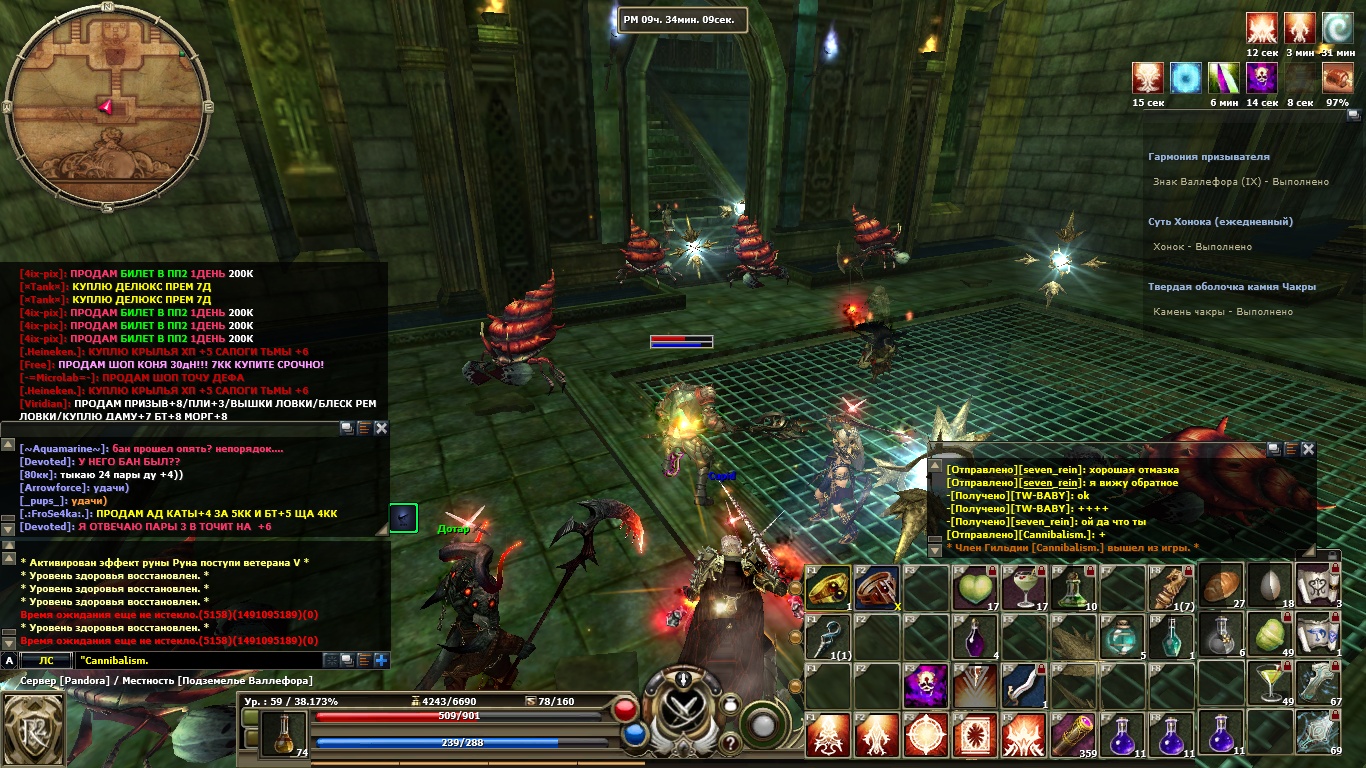
Task: Activate the purple skull skill
Action: (926, 685)
